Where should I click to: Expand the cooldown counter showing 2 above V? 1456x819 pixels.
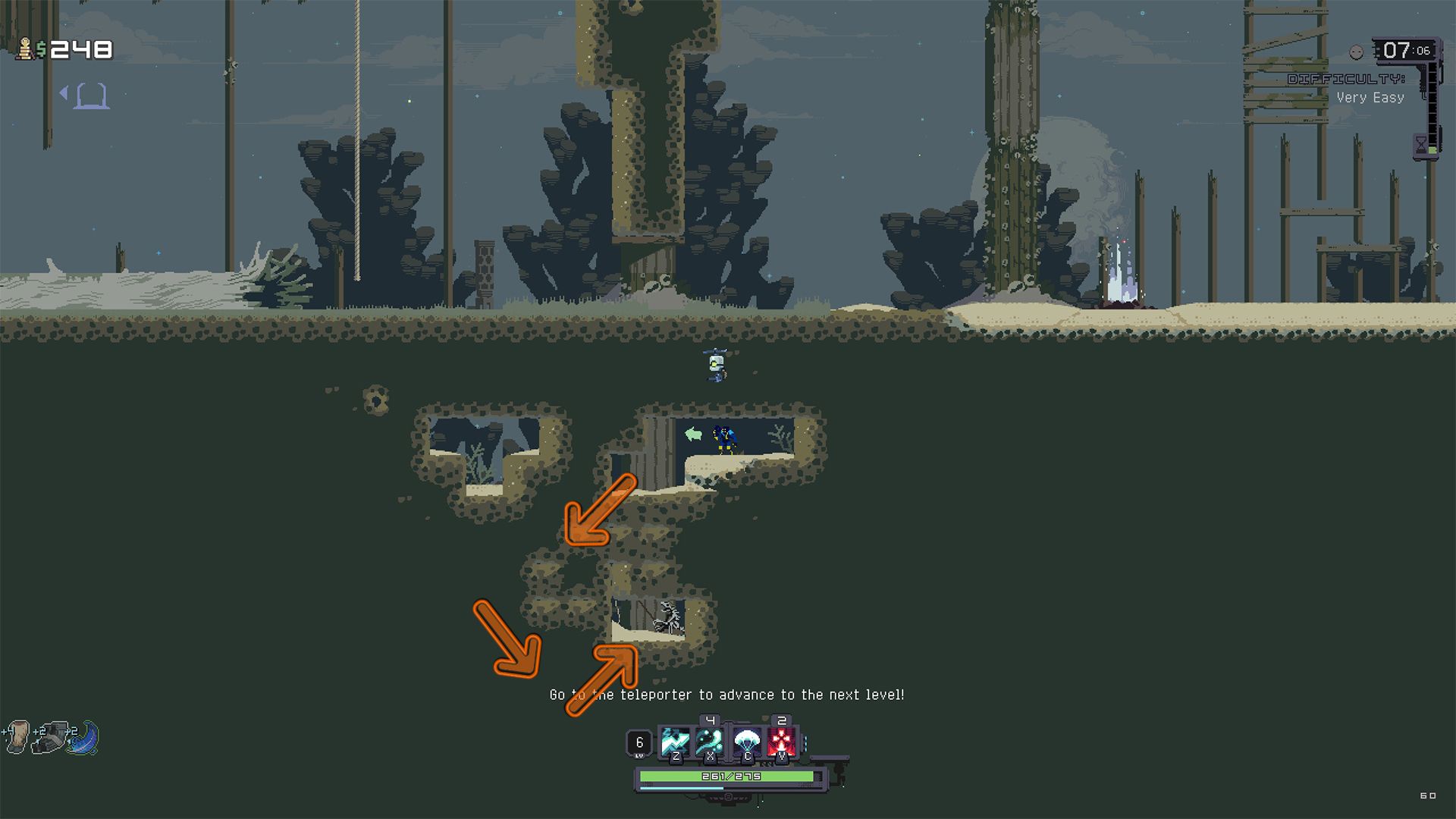[x=782, y=720]
